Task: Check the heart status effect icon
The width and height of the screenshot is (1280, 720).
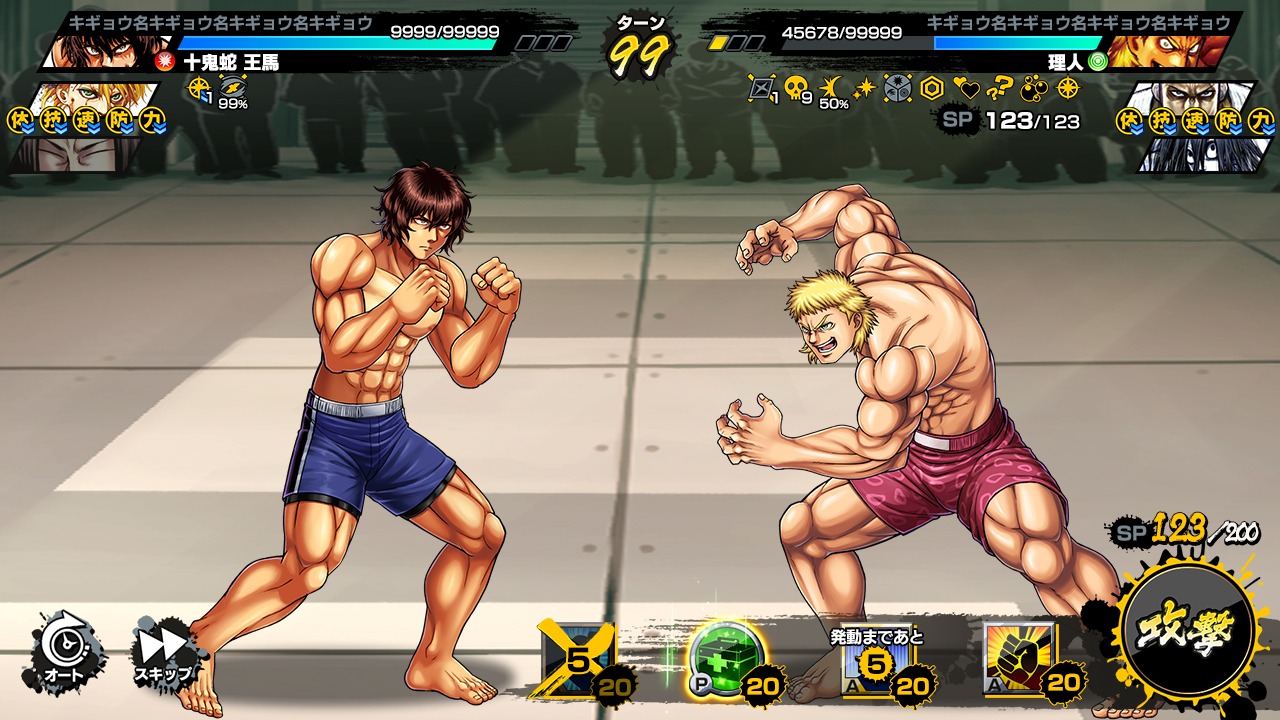Action: click(966, 89)
